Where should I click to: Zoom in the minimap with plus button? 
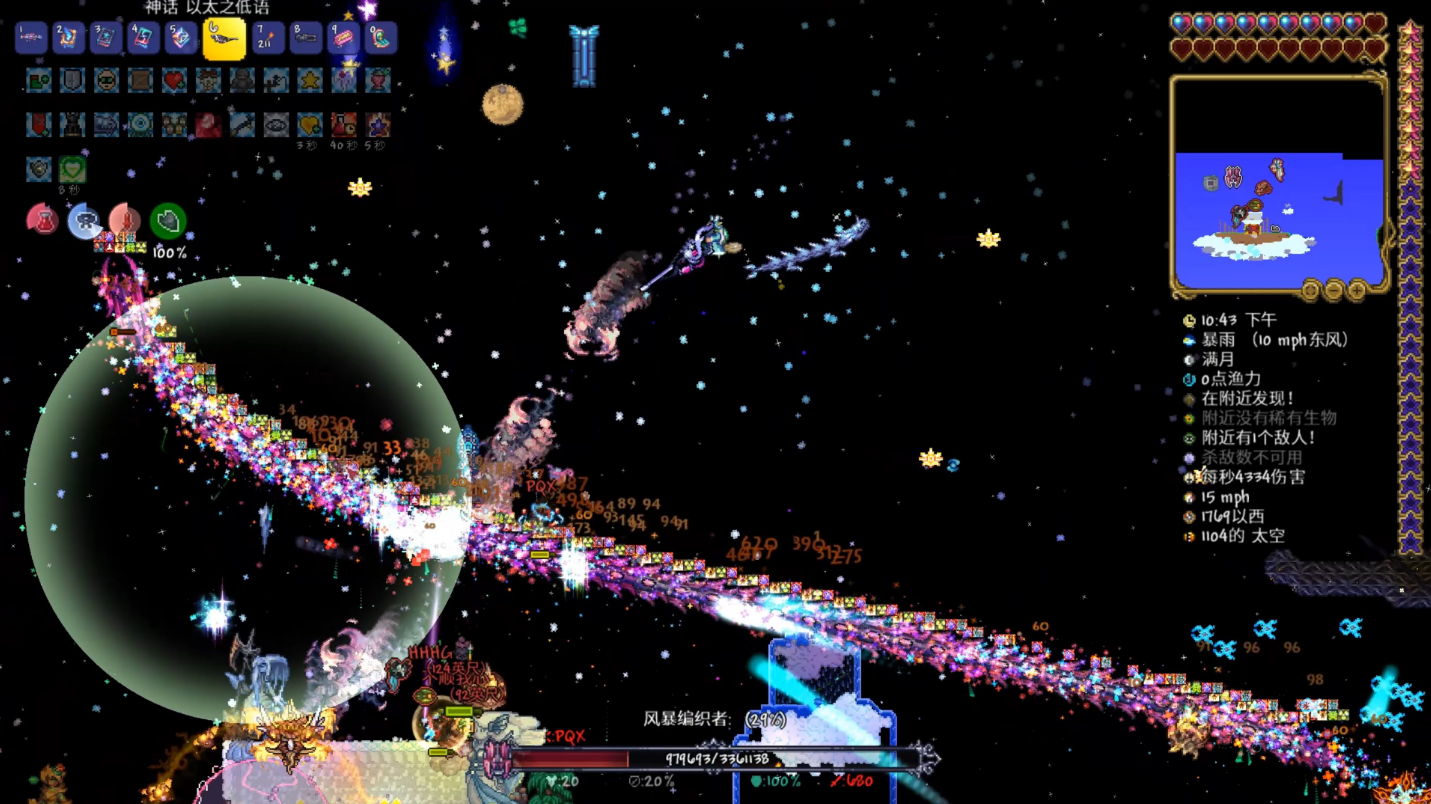point(1357,291)
